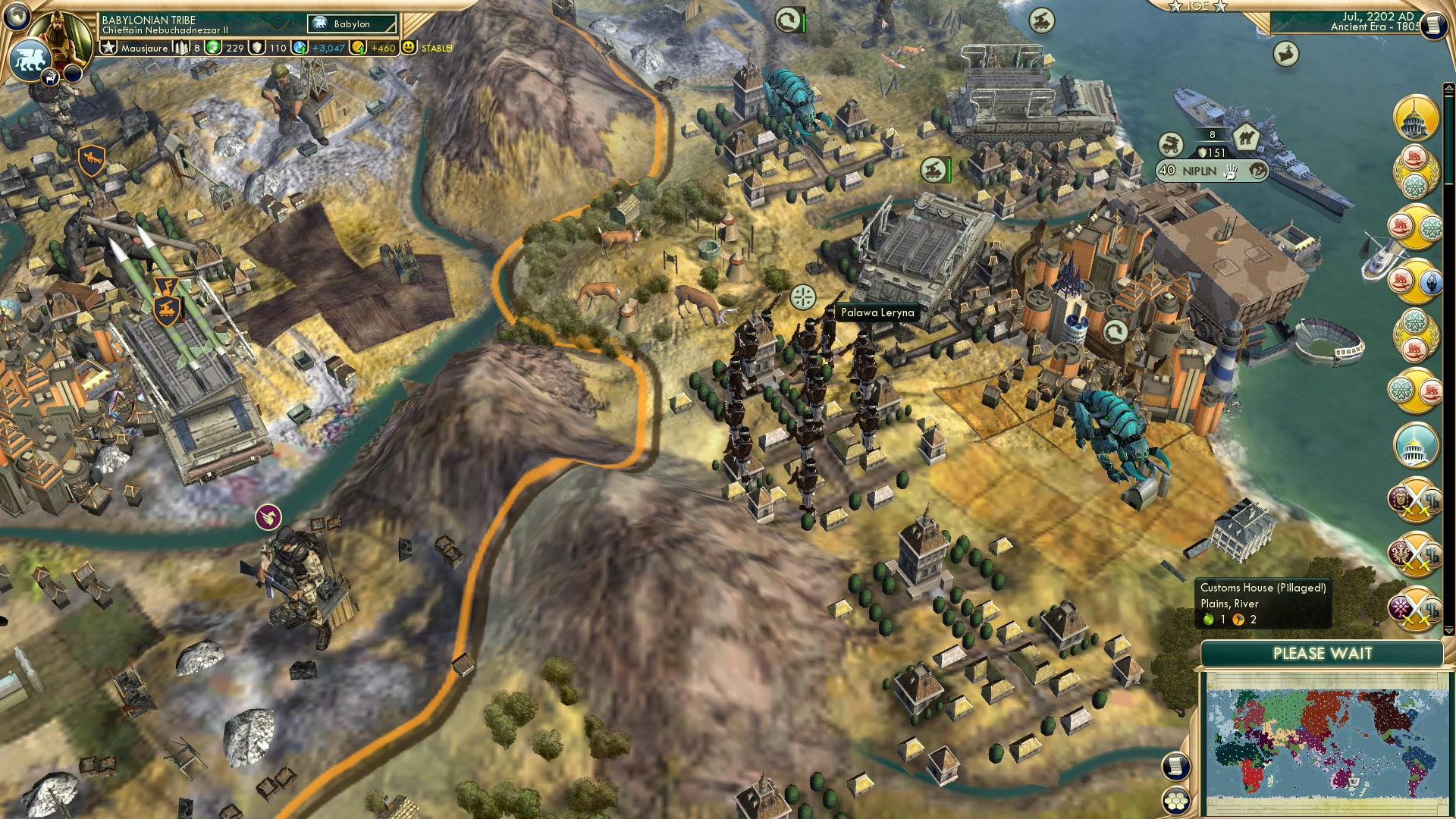The width and height of the screenshot is (1456, 819).
Task: Click the gold income coin icon
Action: [356, 47]
